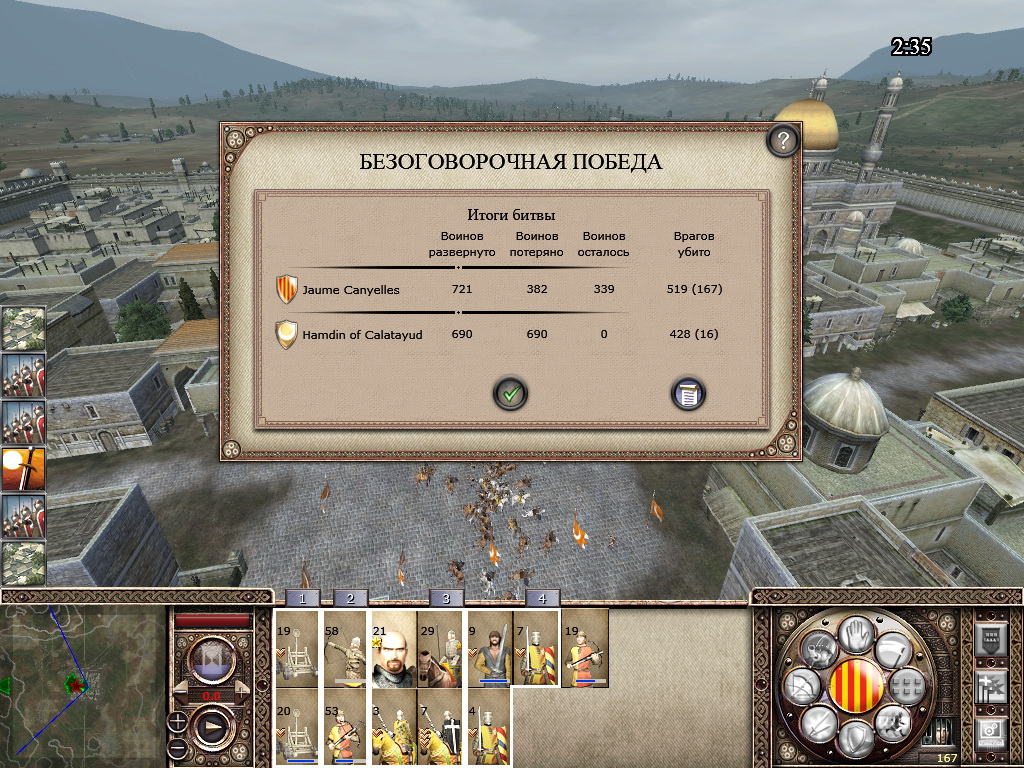Zoom in the minimap with plus button
1024x768 pixels.
(177, 719)
